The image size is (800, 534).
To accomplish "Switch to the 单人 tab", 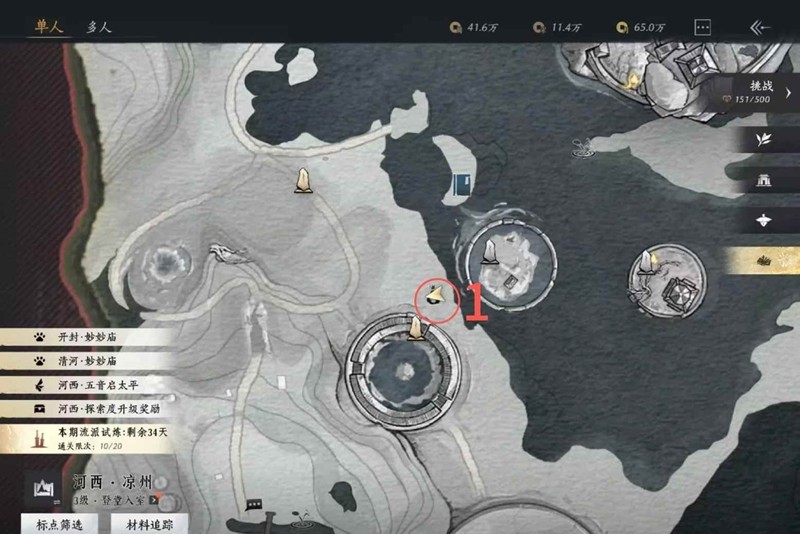I will point(49,27).
